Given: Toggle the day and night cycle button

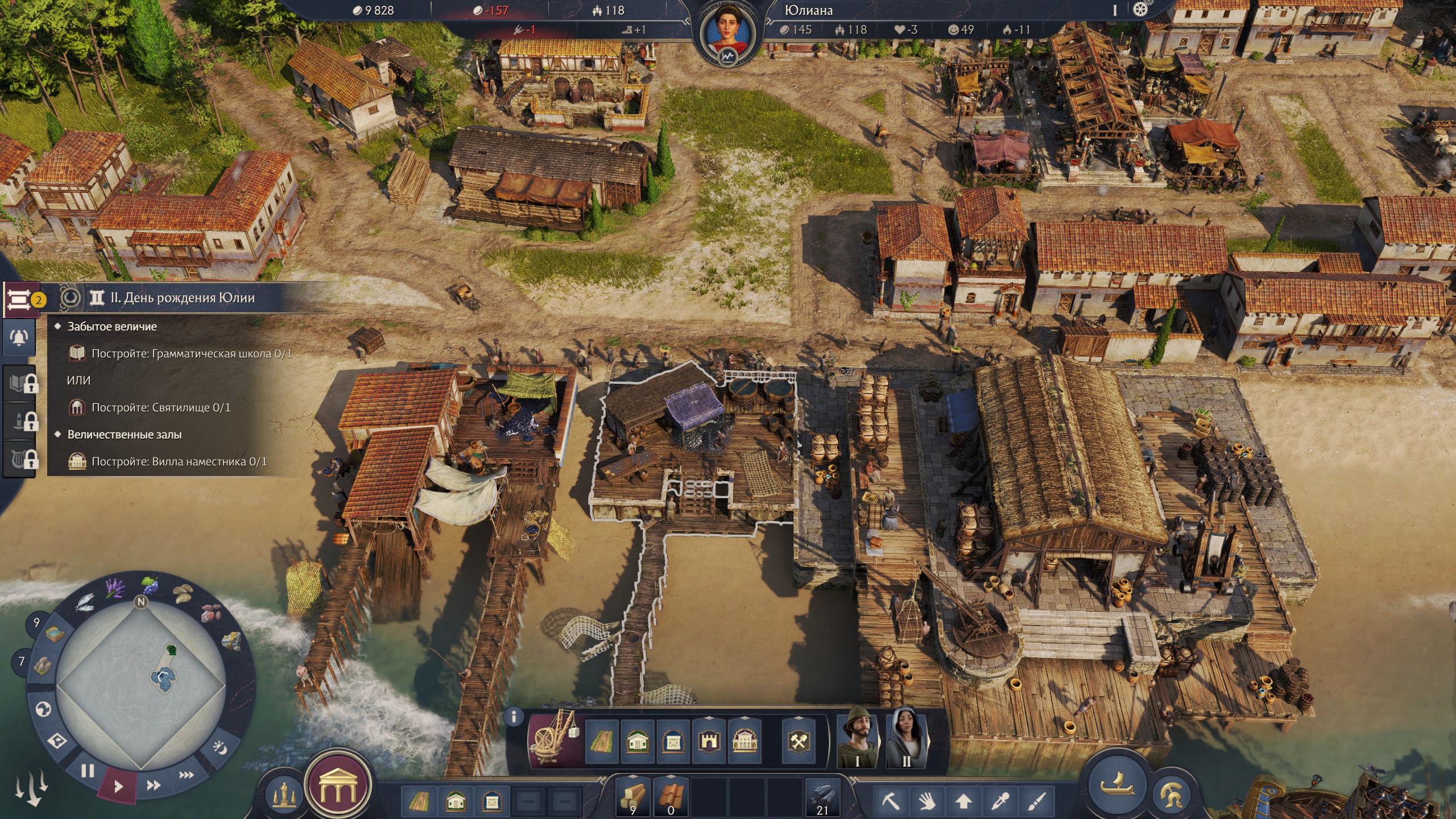Looking at the screenshot, I should pyautogui.click(x=219, y=747).
